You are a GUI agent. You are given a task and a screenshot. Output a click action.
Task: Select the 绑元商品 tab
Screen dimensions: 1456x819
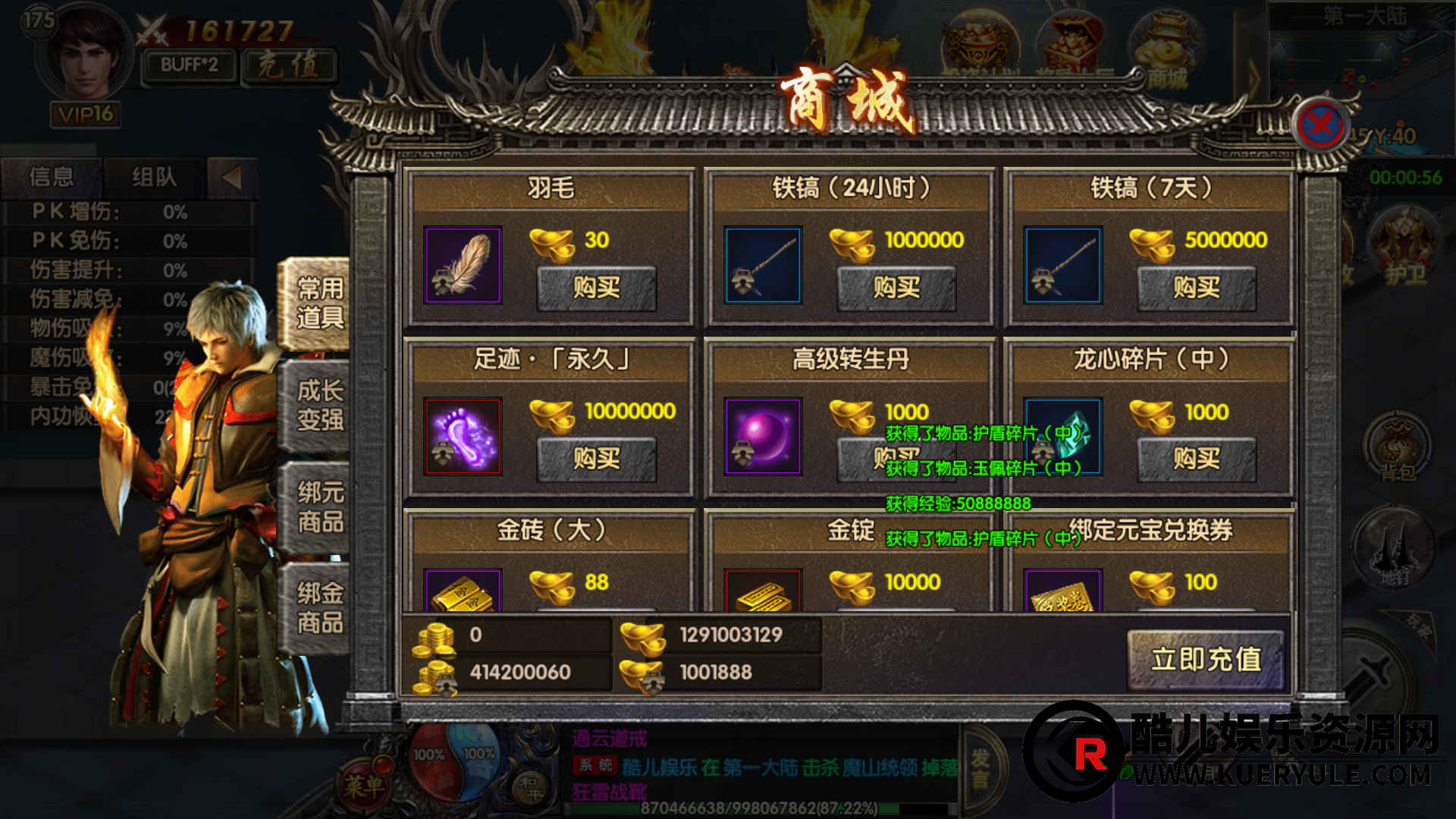(319, 507)
